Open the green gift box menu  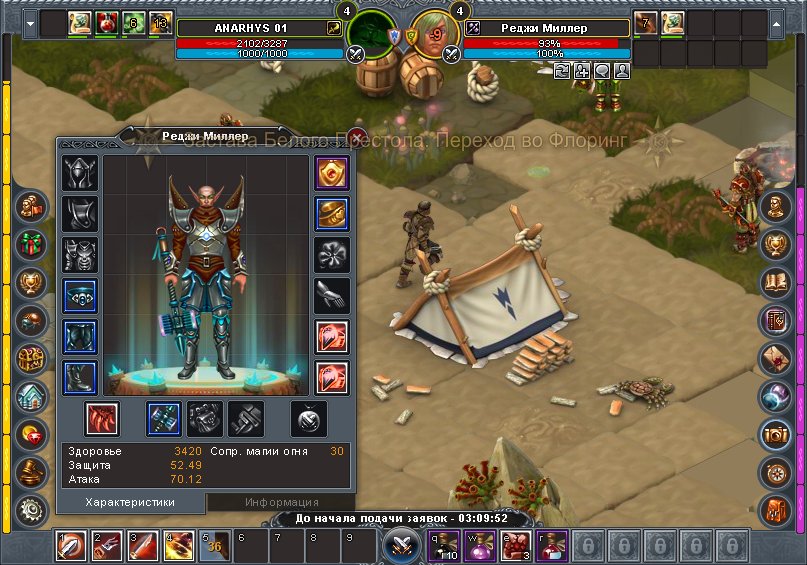tap(31, 243)
